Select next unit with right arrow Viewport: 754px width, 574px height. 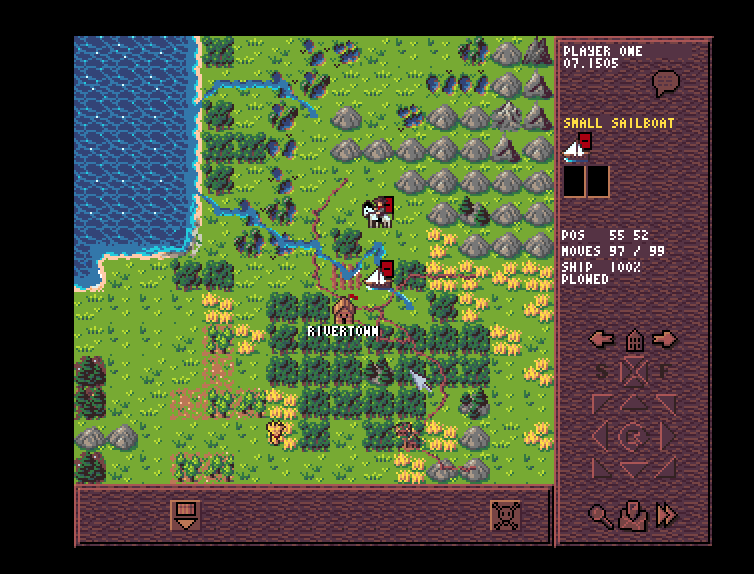664,339
